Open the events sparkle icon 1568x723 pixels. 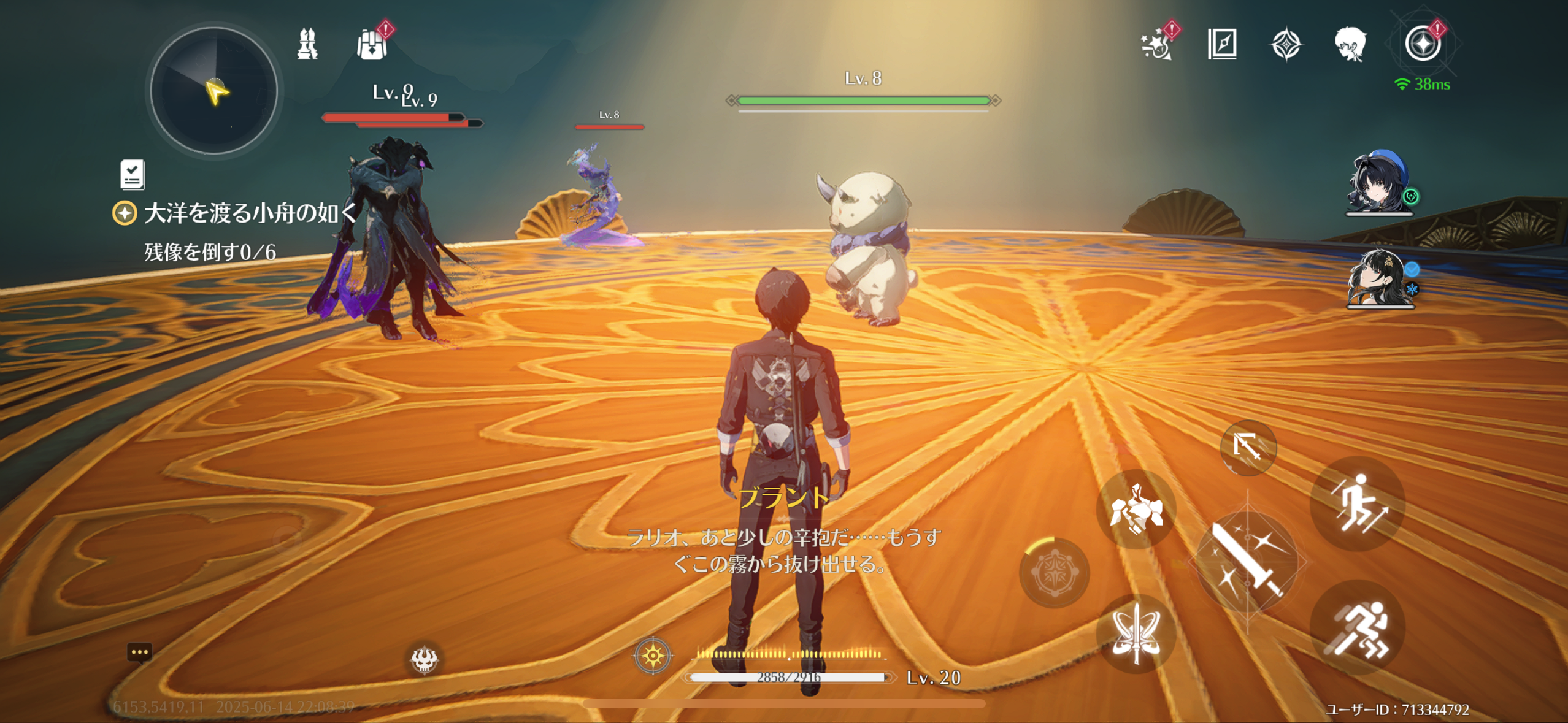coord(1156,44)
